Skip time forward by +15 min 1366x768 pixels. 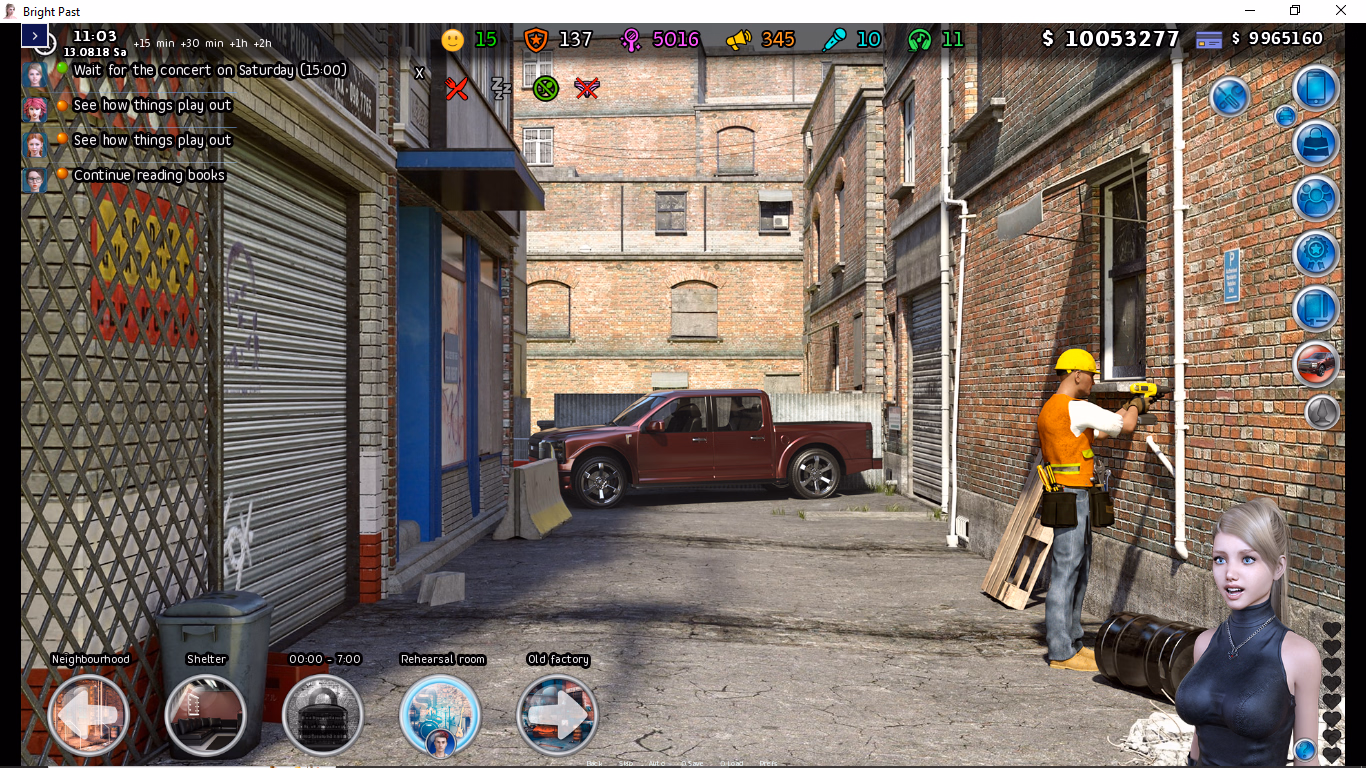[x=155, y=43]
